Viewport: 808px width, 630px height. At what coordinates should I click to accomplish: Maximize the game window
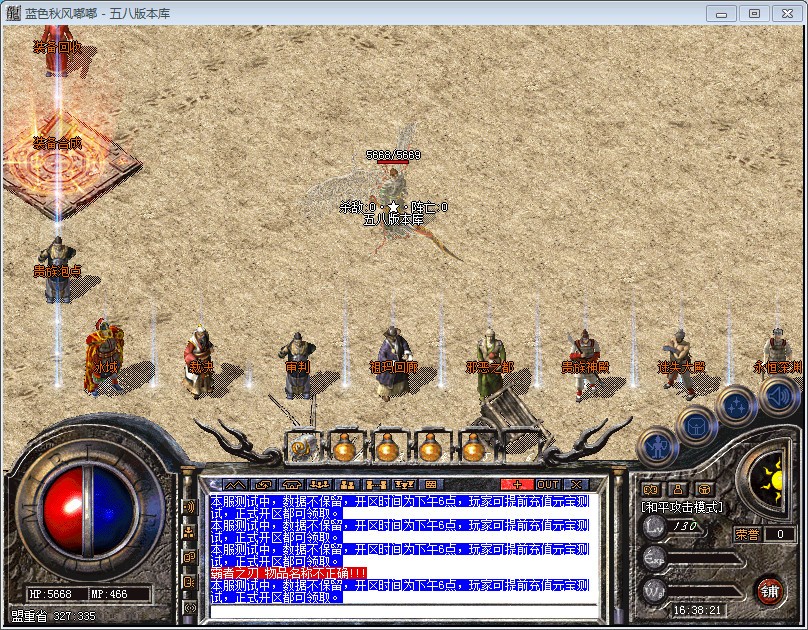754,13
